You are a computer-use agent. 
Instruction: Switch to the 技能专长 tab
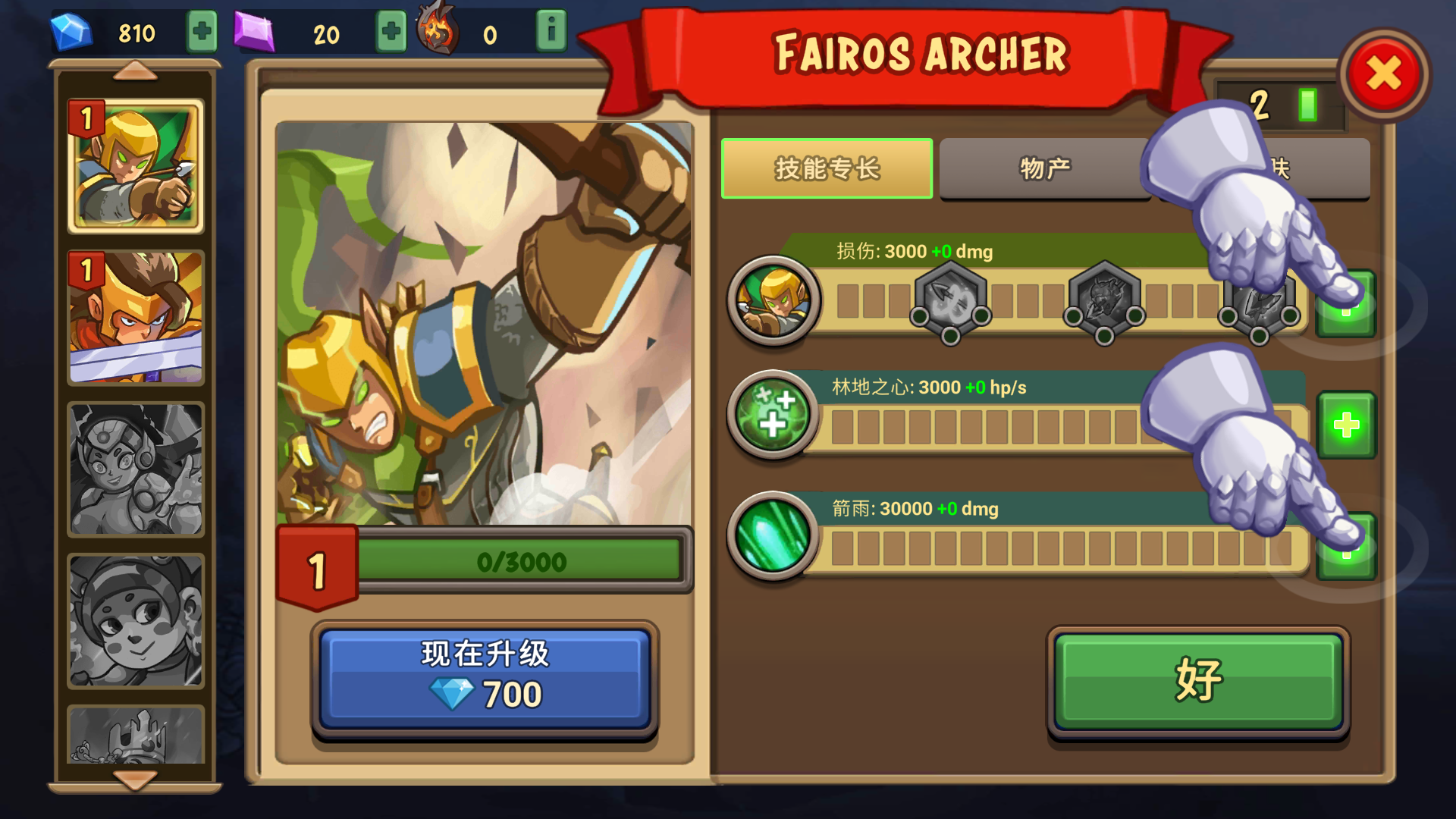[x=827, y=168]
